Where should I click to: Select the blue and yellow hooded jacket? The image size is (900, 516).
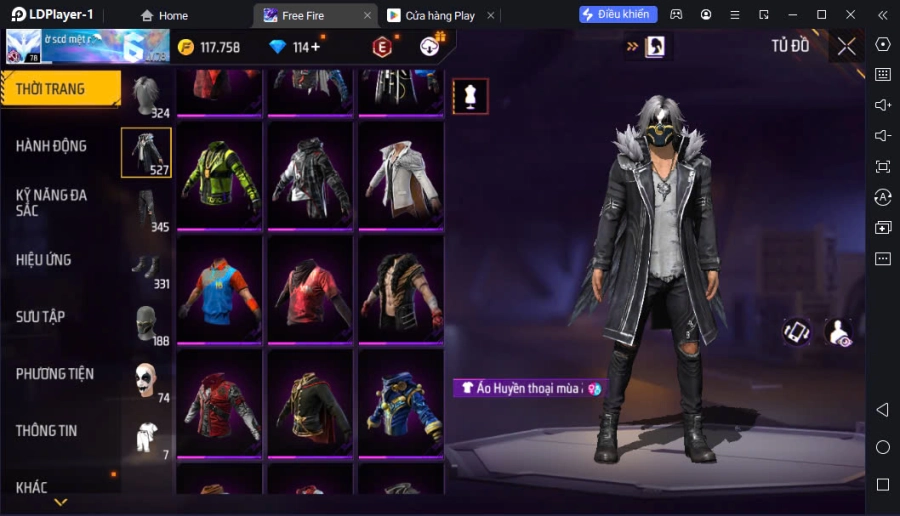(400, 403)
